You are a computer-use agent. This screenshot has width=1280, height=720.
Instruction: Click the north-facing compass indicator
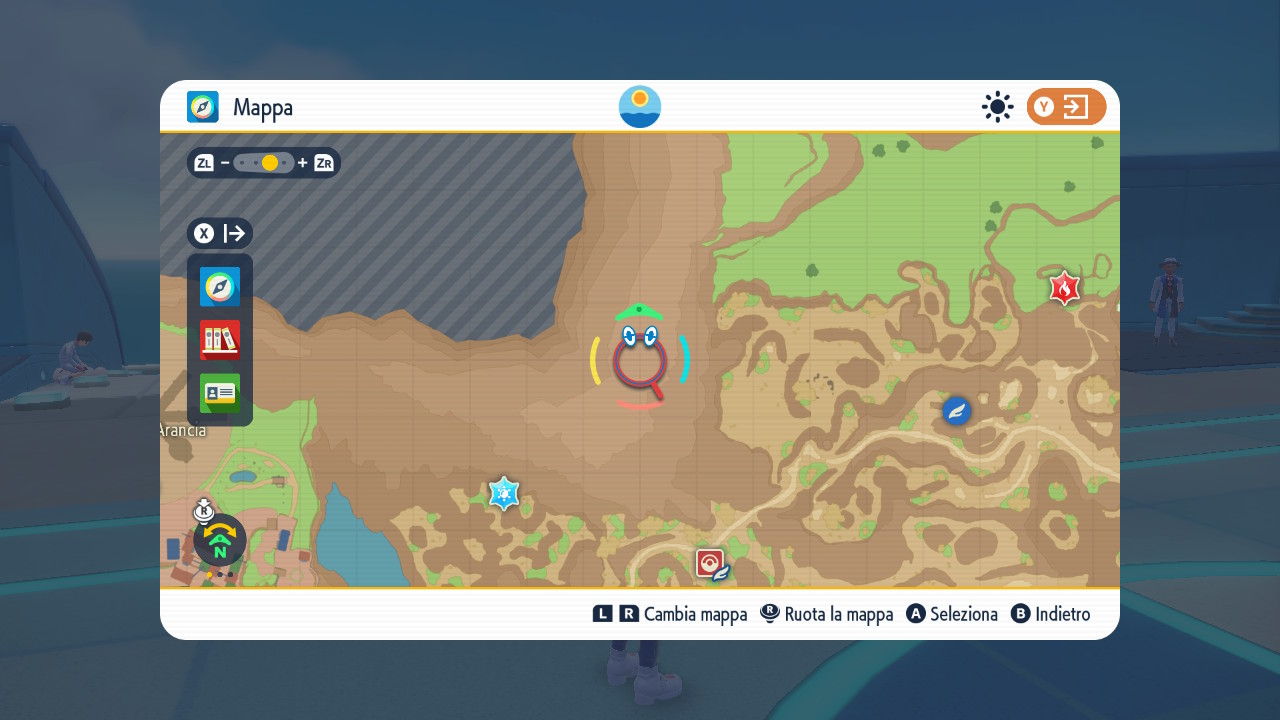pos(220,541)
